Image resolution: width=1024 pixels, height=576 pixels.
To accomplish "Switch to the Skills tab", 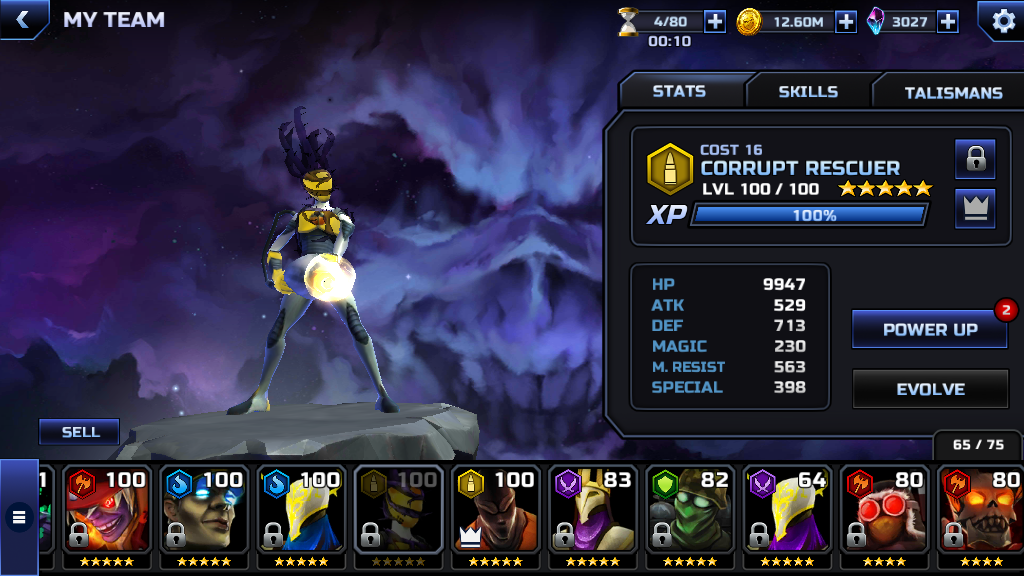I will click(808, 92).
